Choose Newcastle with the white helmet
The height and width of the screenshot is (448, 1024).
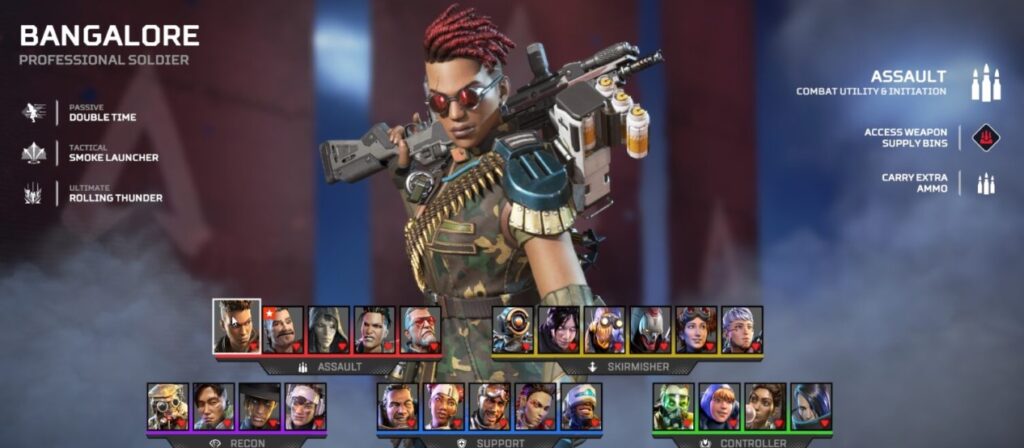pyautogui.click(x=582, y=406)
